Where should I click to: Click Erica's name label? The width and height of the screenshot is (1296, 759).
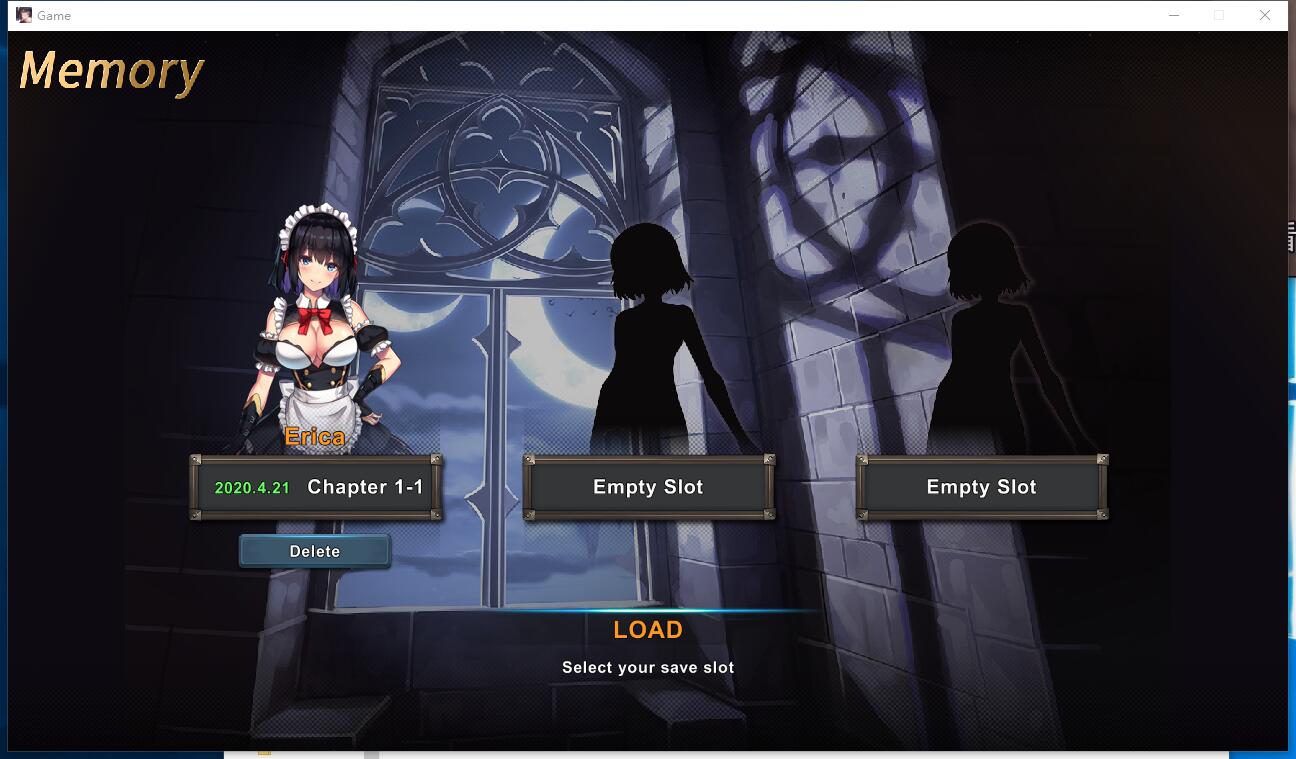tap(315, 437)
